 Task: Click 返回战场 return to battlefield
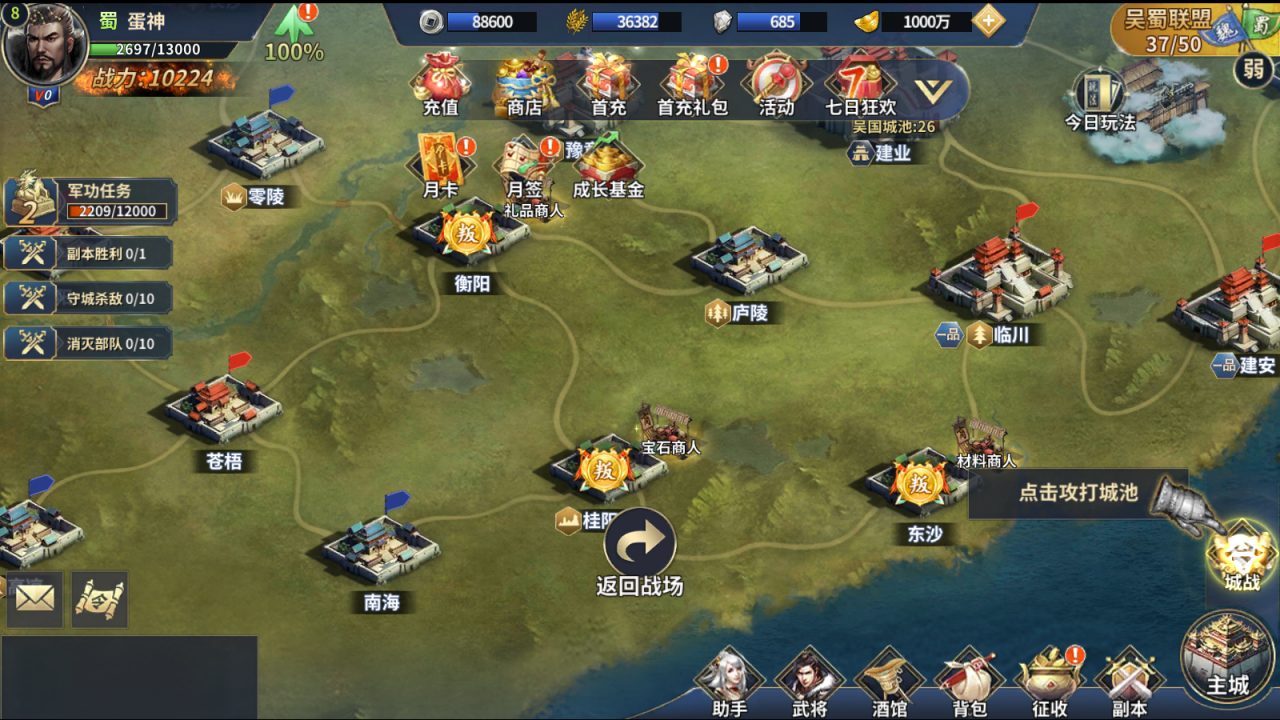pos(640,552)
